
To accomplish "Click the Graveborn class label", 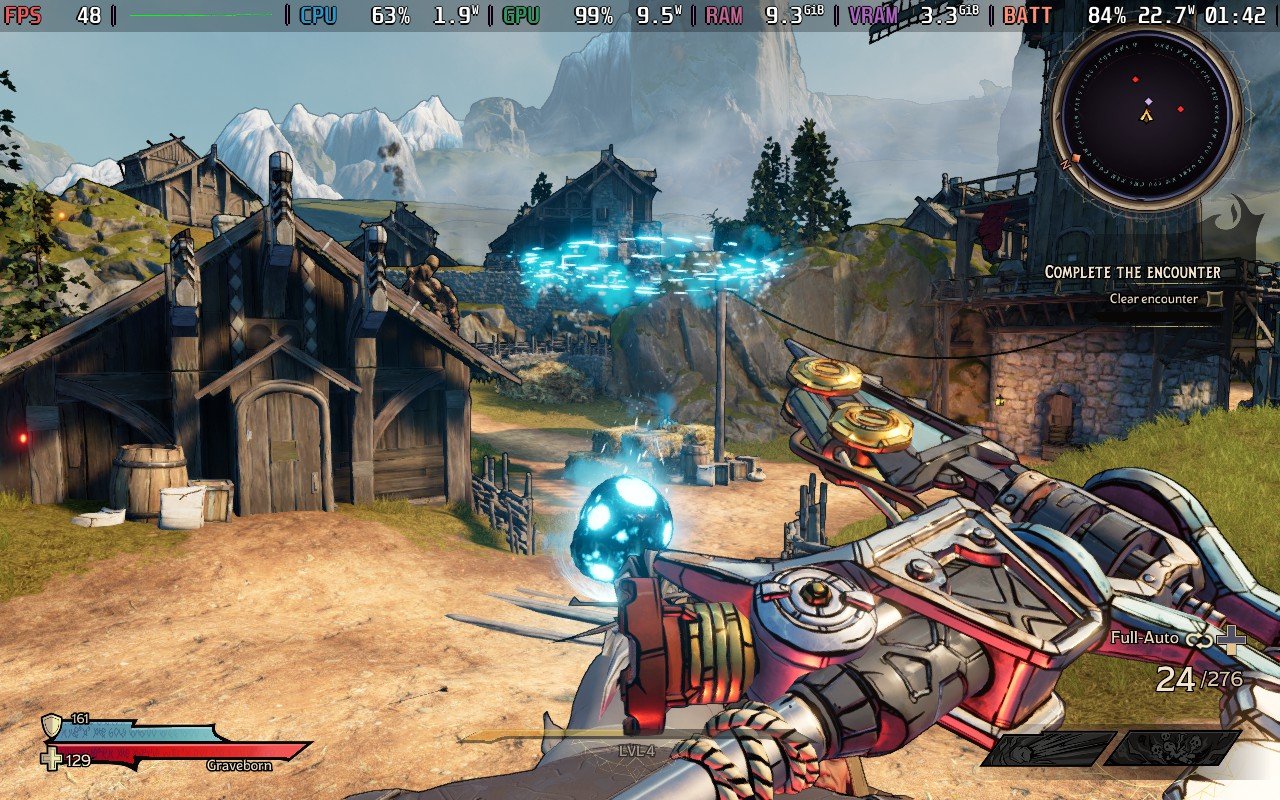I will point(240,765).
